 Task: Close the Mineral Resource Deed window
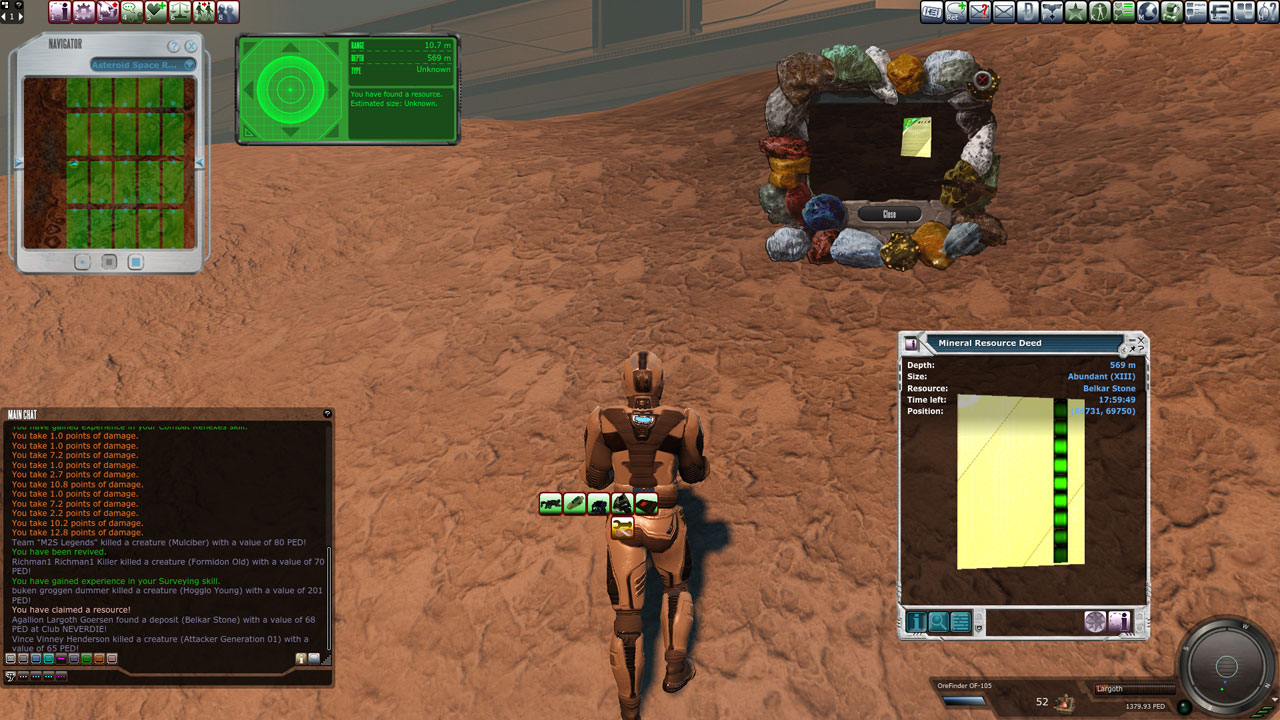(1140, 341)
